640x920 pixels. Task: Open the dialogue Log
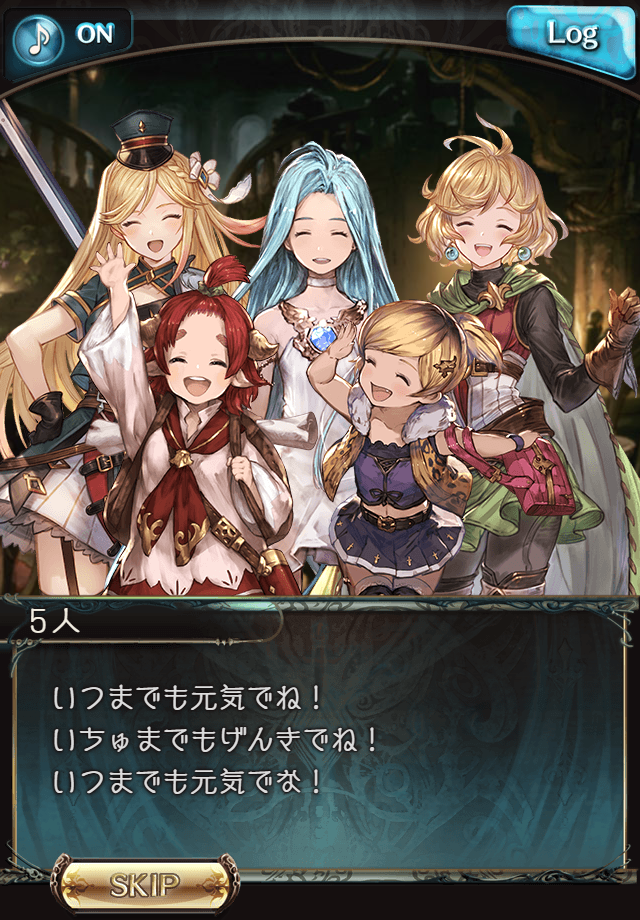[x=571, y=36]
